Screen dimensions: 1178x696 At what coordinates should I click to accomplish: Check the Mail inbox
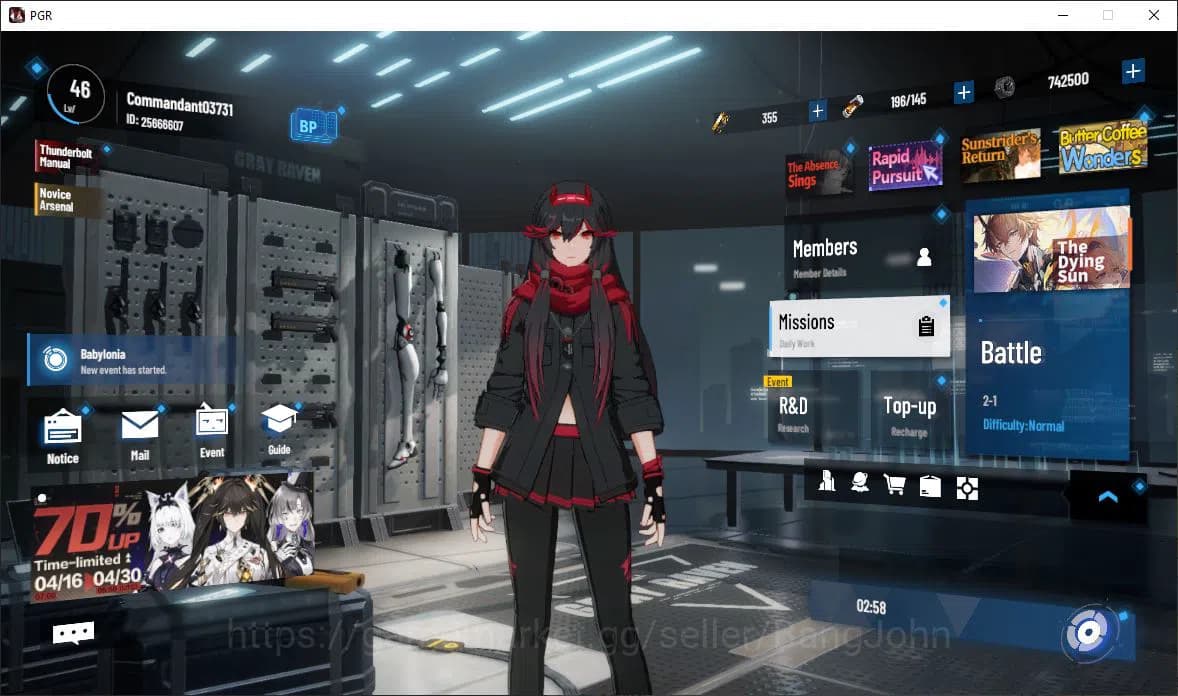coord(139,434)
